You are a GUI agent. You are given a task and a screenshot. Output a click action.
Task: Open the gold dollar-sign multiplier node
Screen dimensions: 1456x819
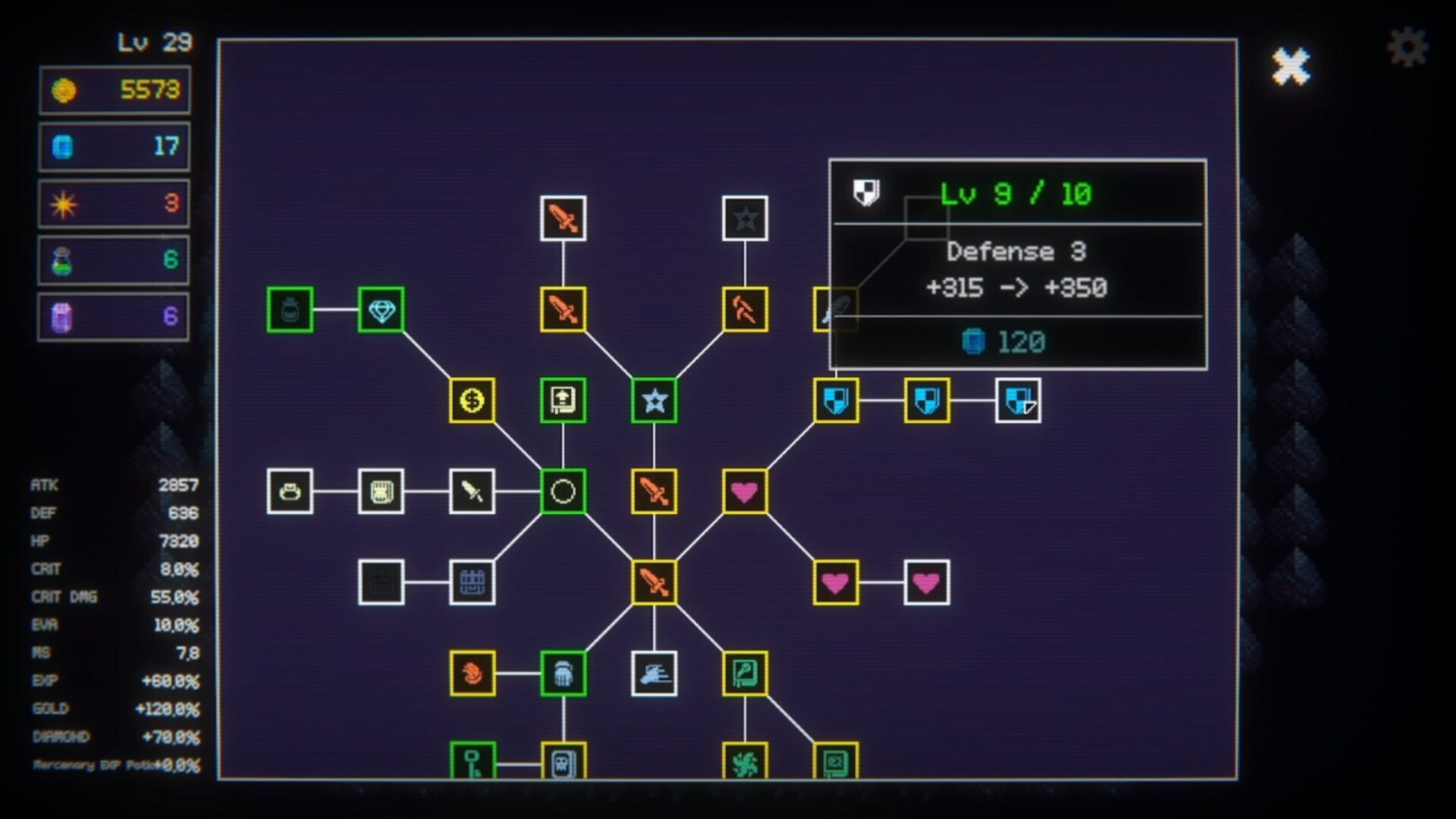472,401
